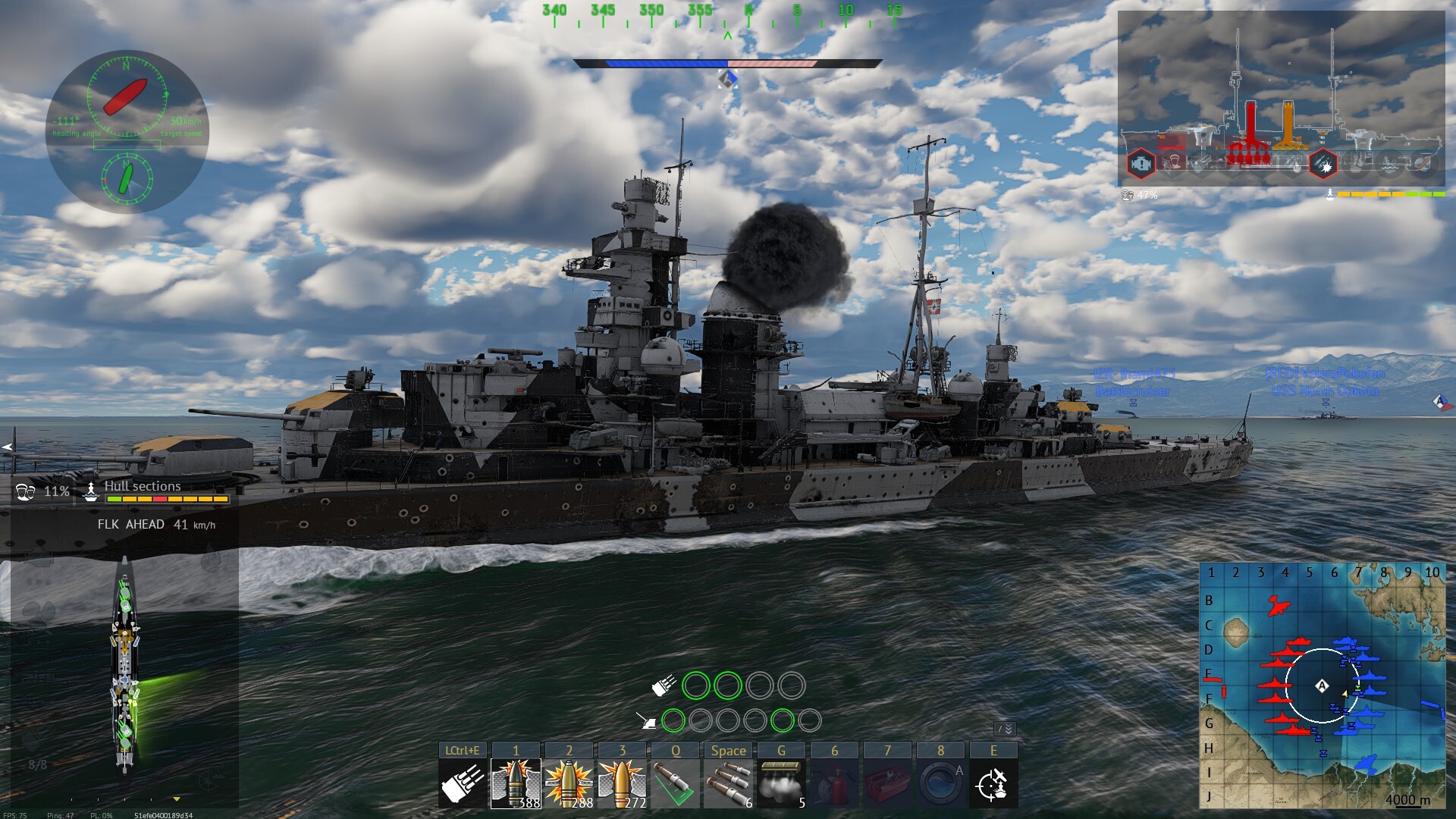Select the armor-piercing shell with 388 rounds
The image size is (1456, 819).
coord(516,783)
